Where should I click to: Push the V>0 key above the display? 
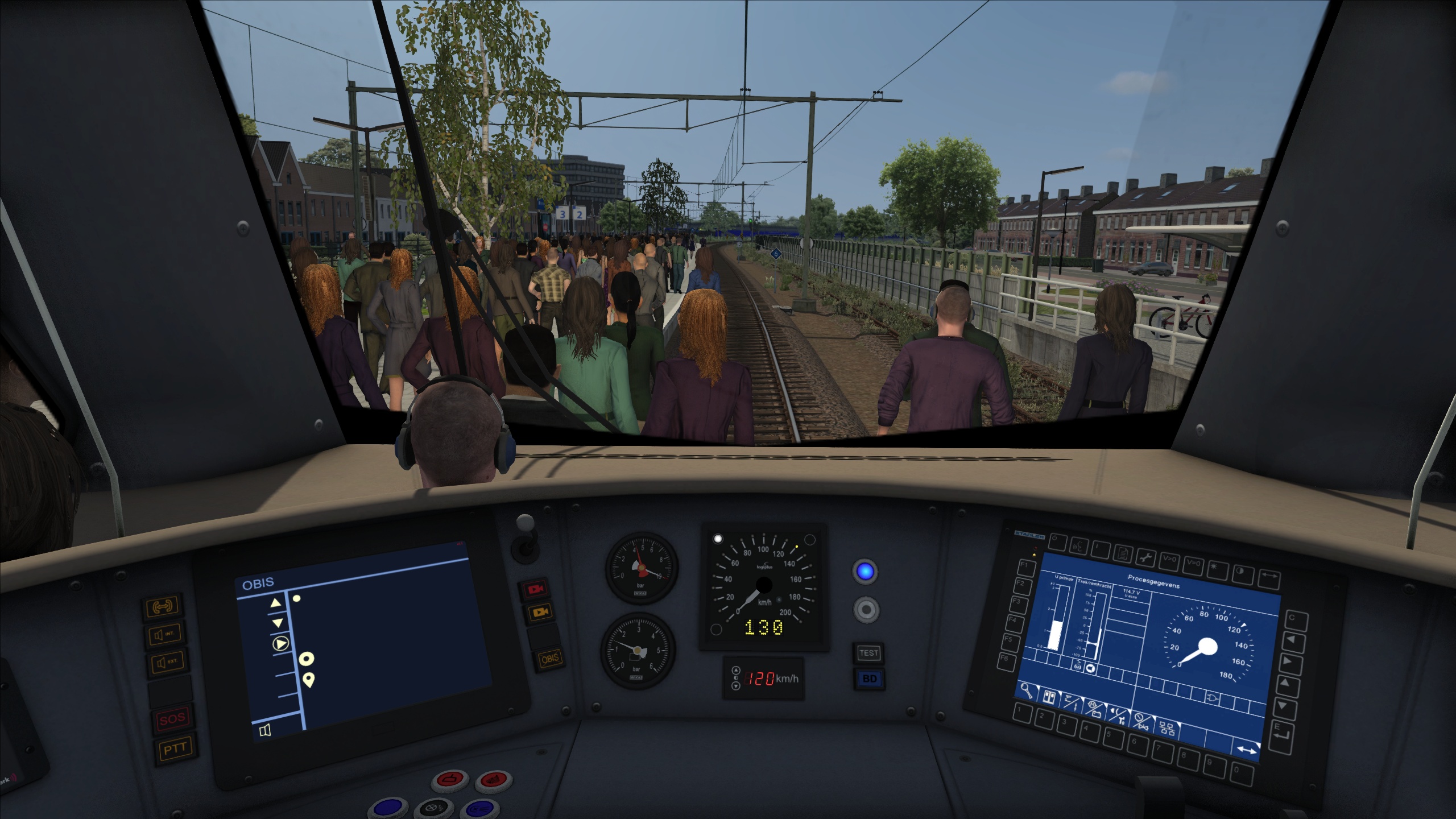[1169, 560]
